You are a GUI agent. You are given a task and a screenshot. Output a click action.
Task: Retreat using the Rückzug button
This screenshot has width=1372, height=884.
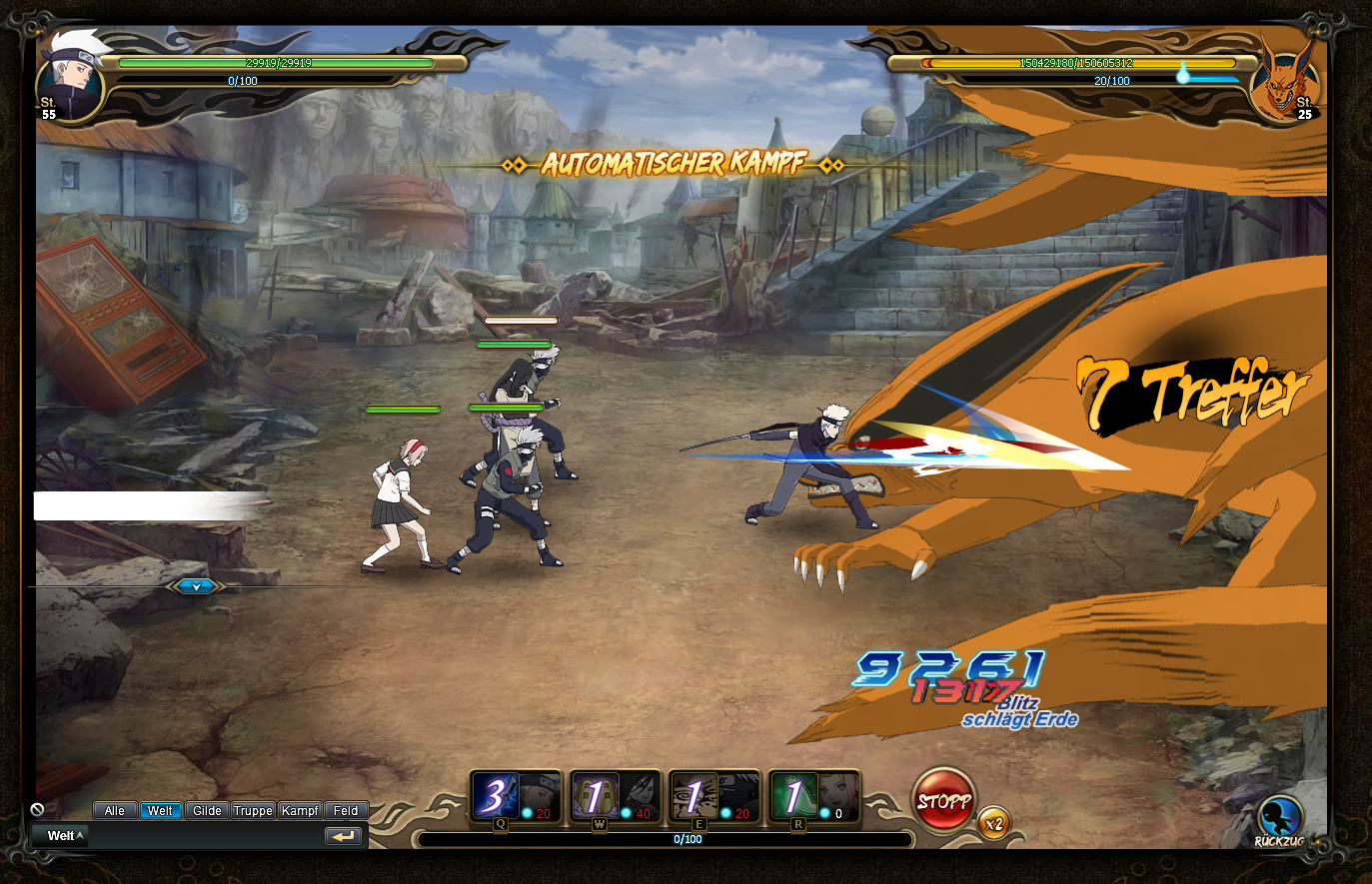point(1280,819)
